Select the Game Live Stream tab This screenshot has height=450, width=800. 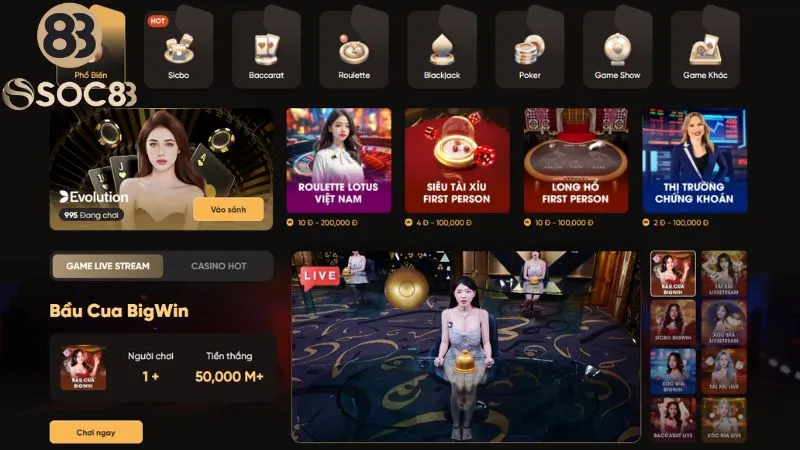[x=108, y=266]
